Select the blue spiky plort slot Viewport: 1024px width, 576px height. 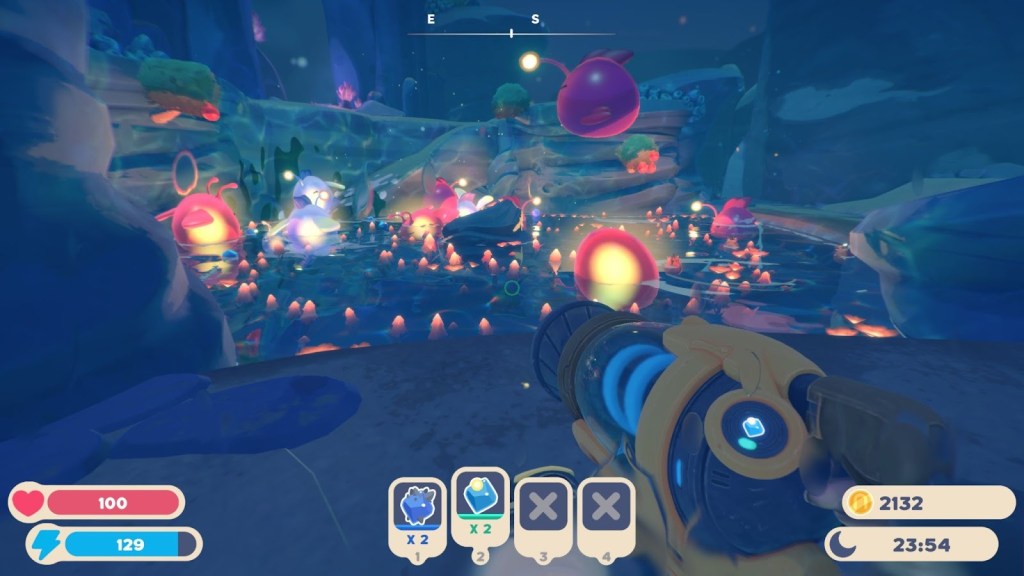(416, 511)
